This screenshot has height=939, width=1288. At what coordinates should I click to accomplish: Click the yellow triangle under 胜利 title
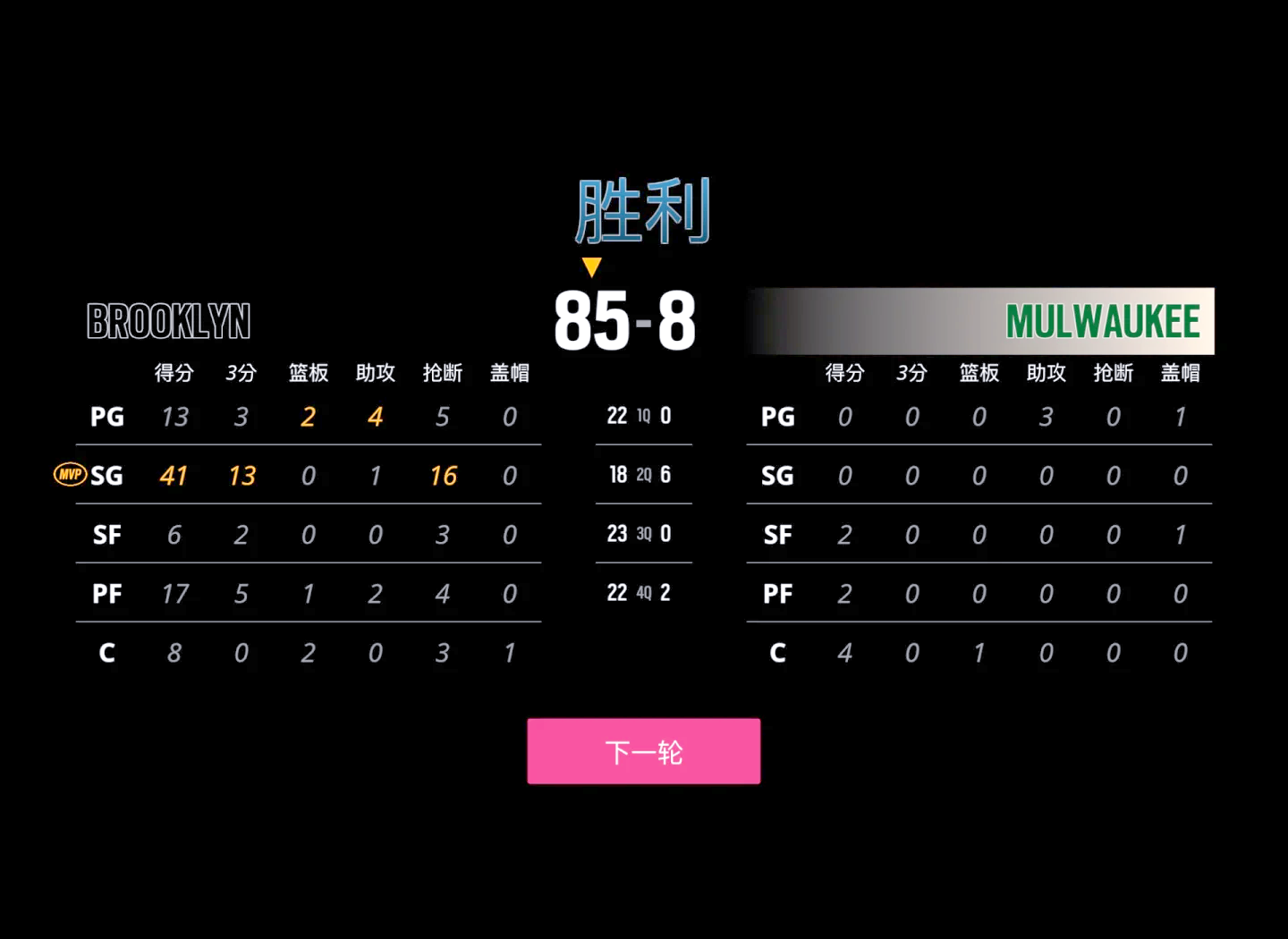click(591, 266)
